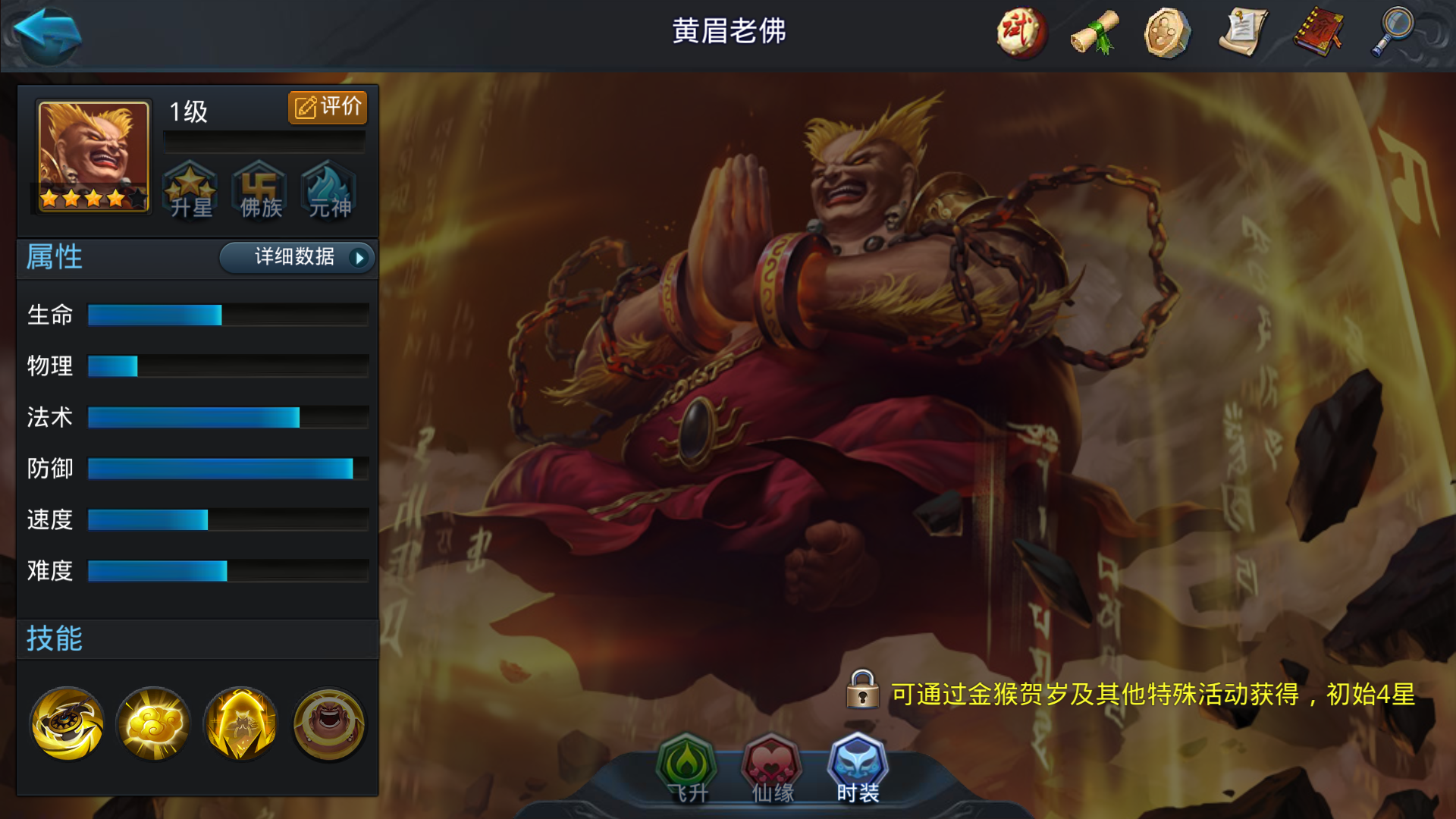
Task: Click the character portrait thumbnail
Action: tap(91, 157)
